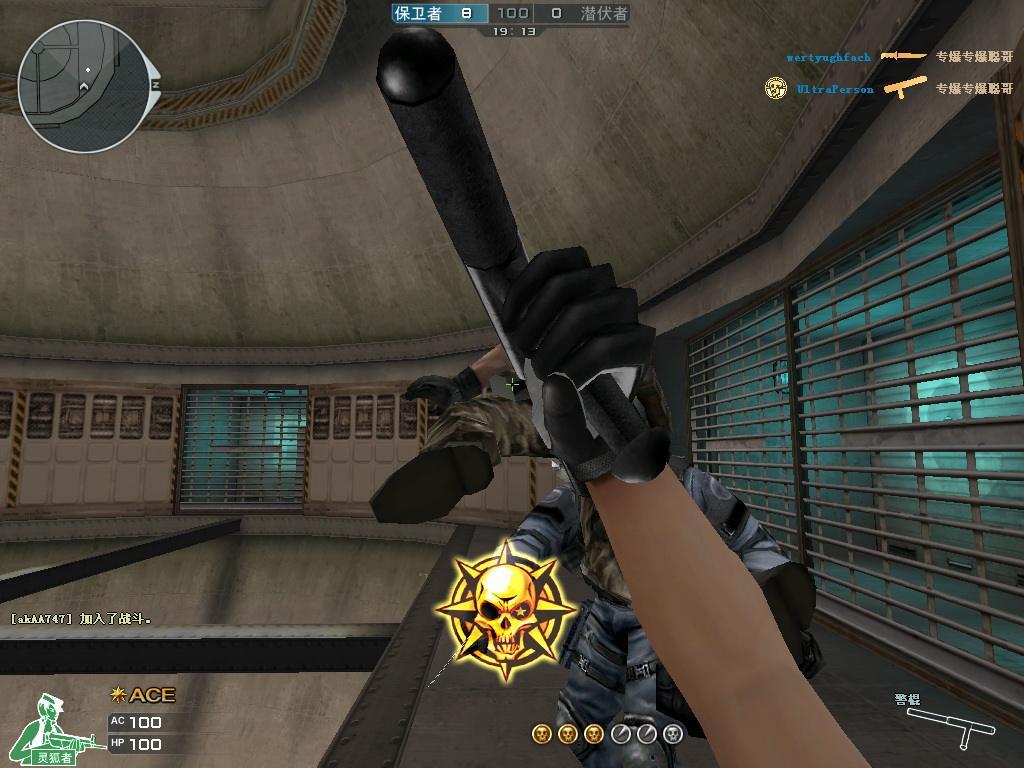Click the skull badge beside UltraPerson
The height and width of the screenshot is (768, 1024).
click(776, 89)
